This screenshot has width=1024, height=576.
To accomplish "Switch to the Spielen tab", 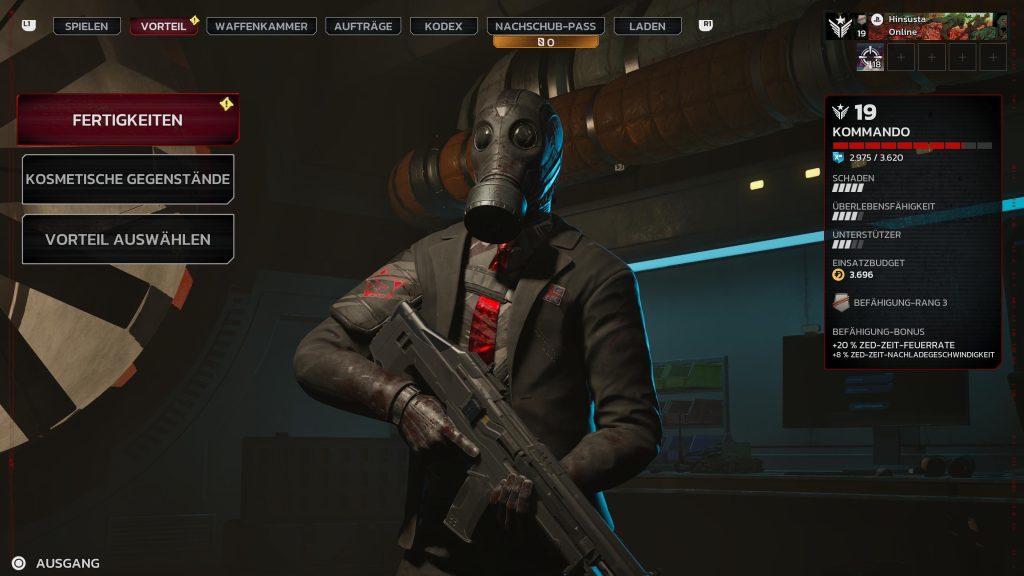I will tap(86, 26).
